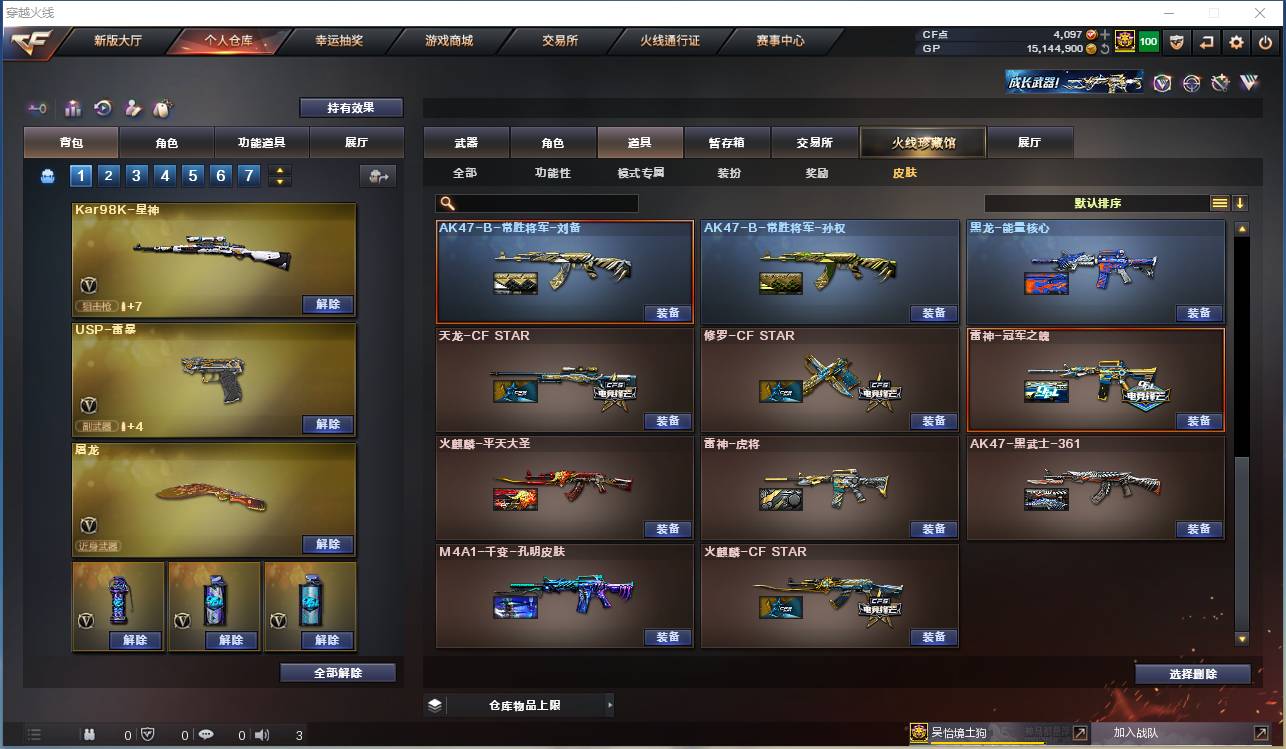Switch to the 火线珍藏馆 tab
1286x749 pixels.
tap(922, 142)
